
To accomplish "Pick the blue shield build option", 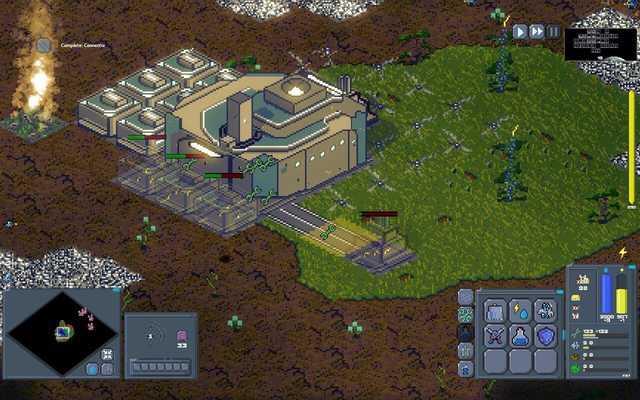I will (x=545, y=337).
